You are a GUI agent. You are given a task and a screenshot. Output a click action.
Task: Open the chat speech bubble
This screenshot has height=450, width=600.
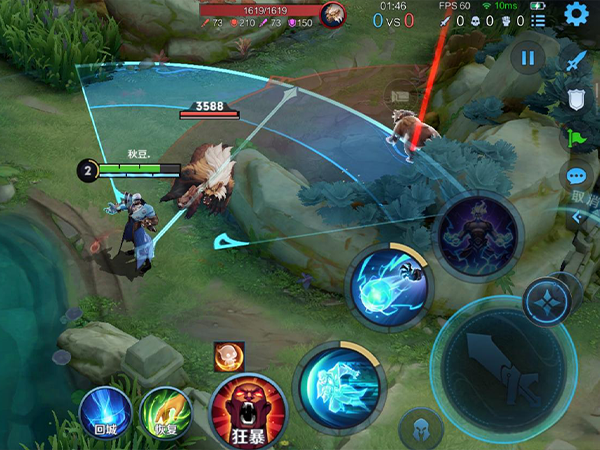coord(577,177)
